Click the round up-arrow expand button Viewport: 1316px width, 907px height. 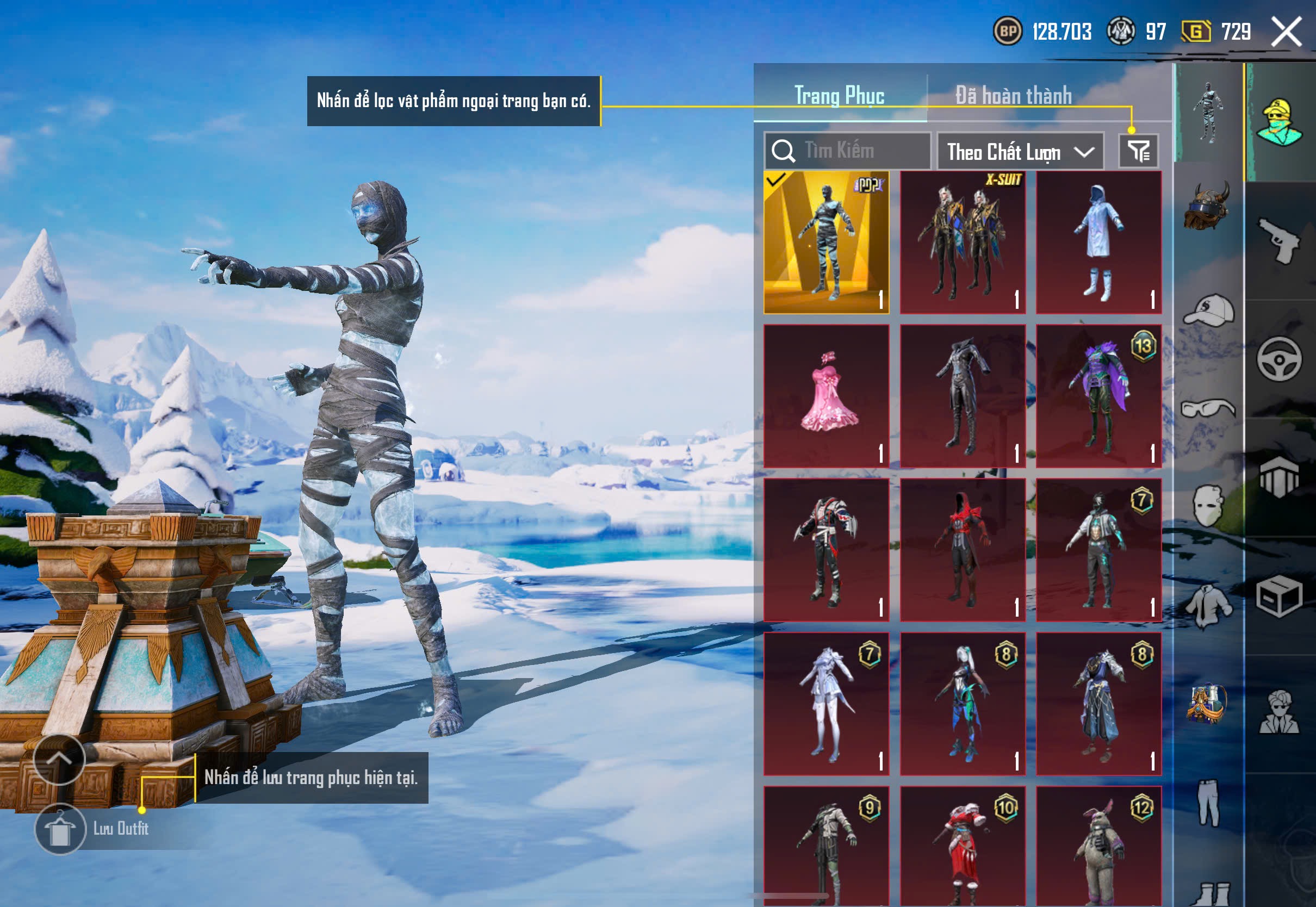click(x=59, y=759)
